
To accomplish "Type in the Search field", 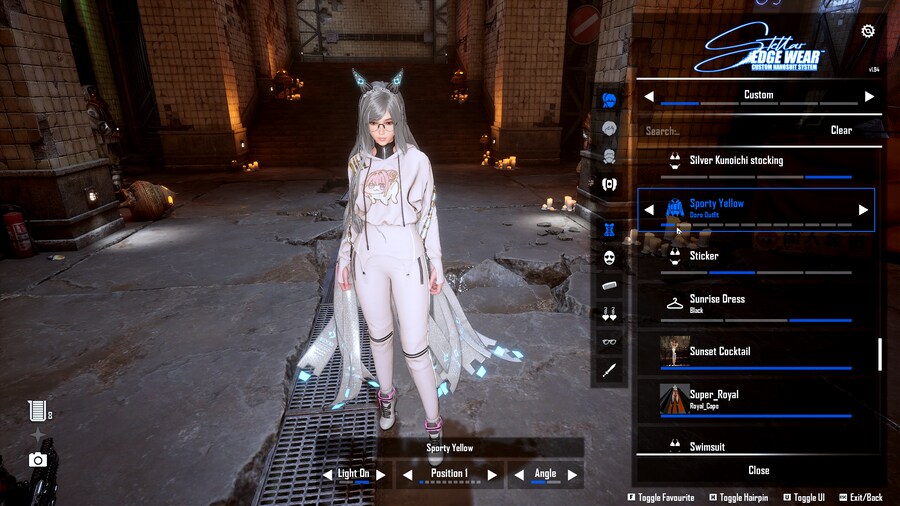I will pos(730,130).
